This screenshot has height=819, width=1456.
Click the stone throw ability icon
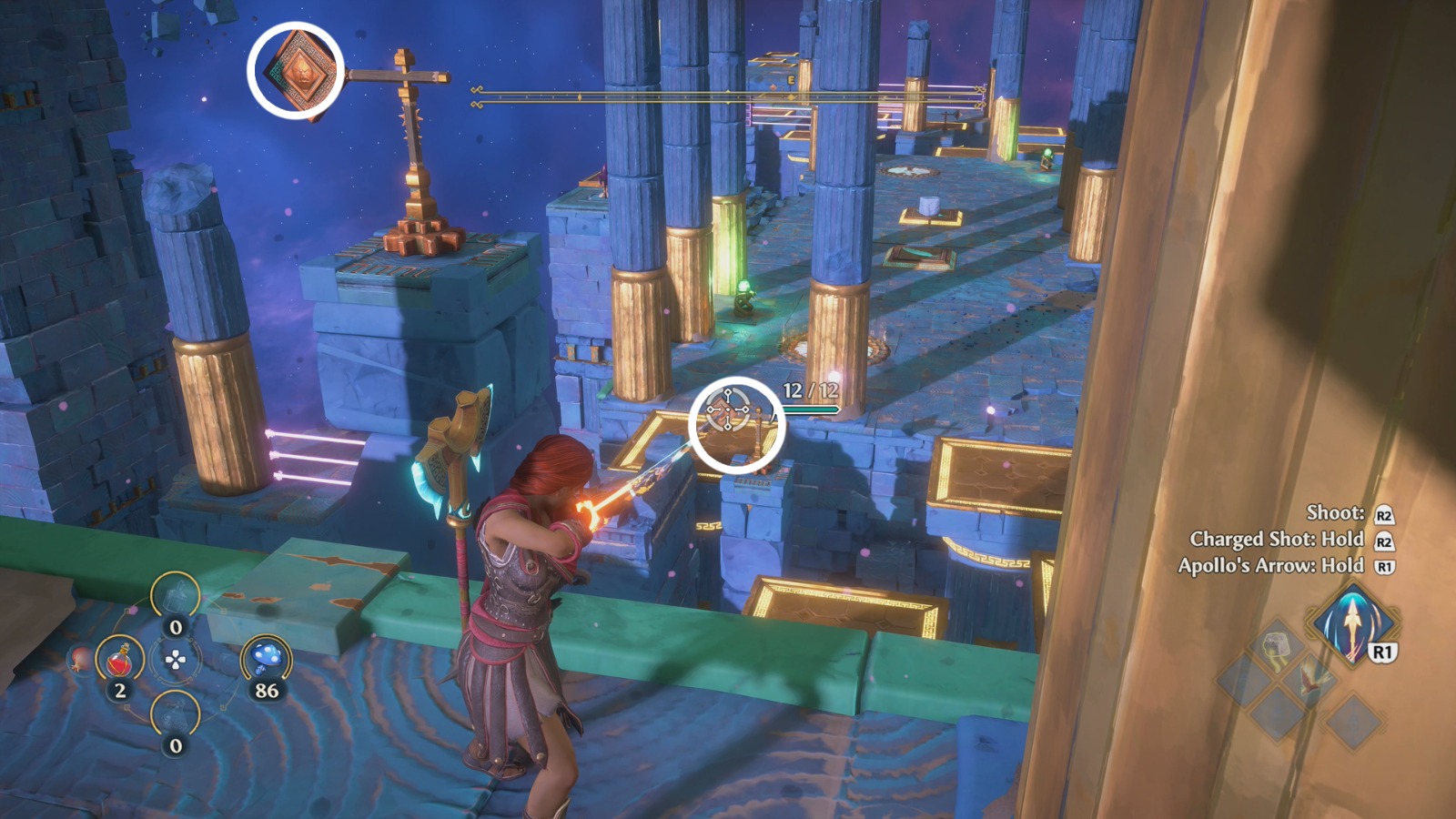(x=1277, y=647)
